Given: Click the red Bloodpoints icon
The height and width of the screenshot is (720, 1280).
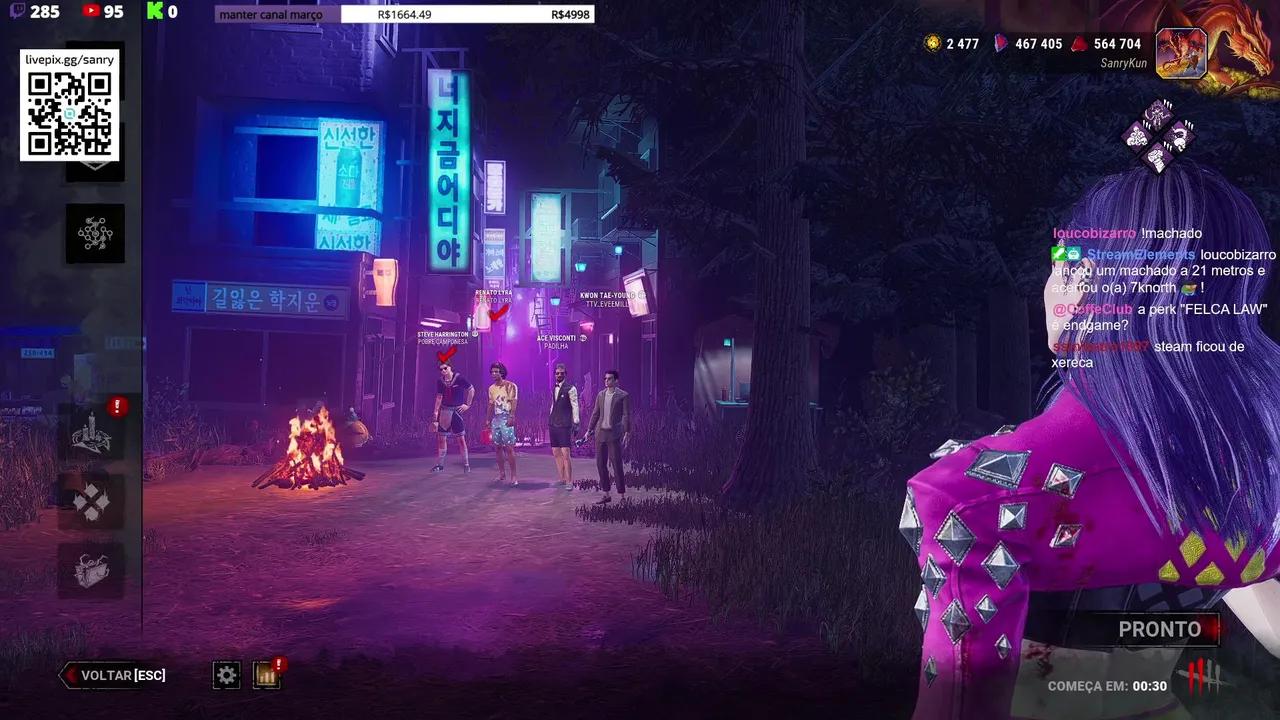Looking at the screenshot, I should click(x=1078, y=45).
